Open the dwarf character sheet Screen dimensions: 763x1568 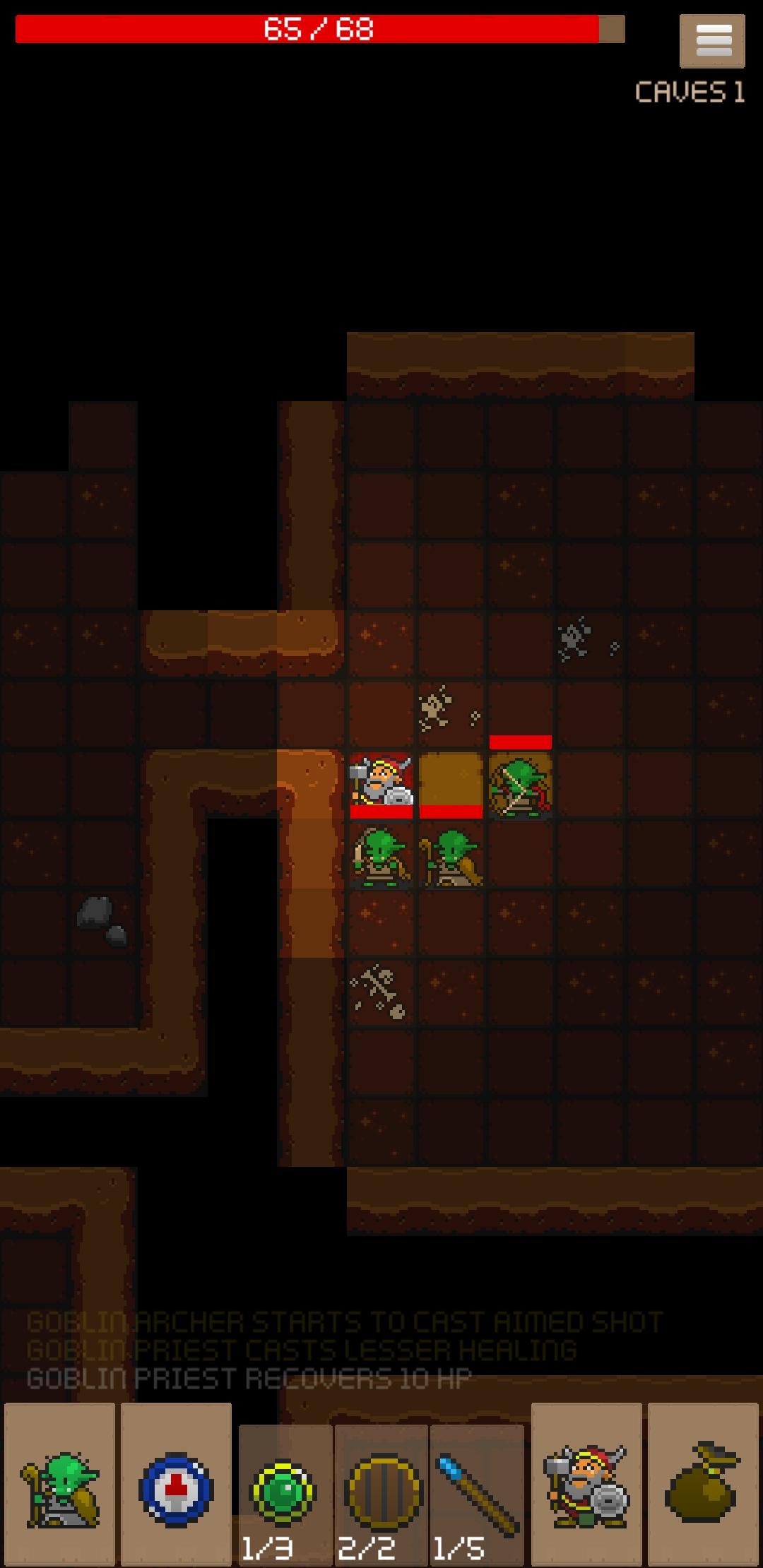[x=586, y=1486]
